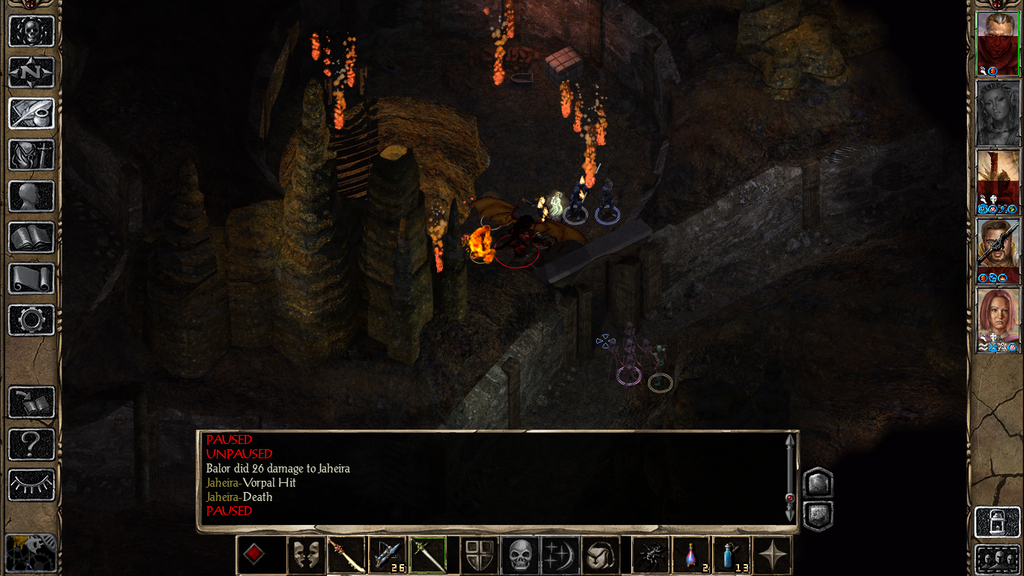Select the crossbow with 26 bolts
The width and height of the screenshot is (1024, 576).
coord(387,555)
